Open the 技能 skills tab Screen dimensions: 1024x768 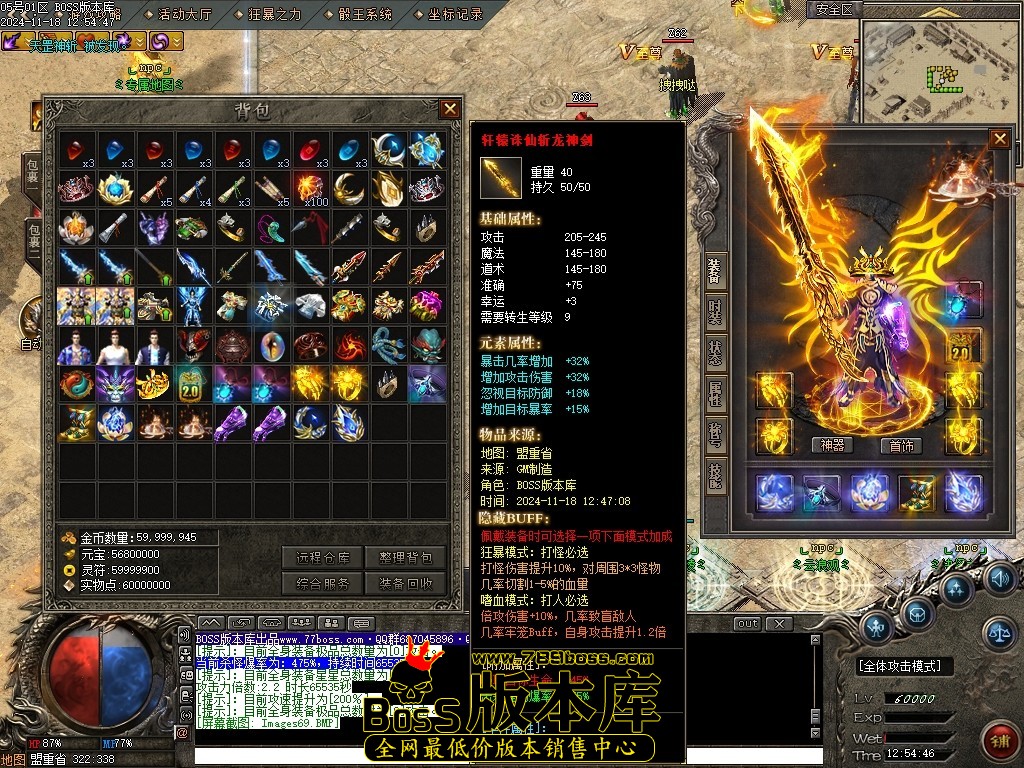pyautogui.click(x=715, y=476)
